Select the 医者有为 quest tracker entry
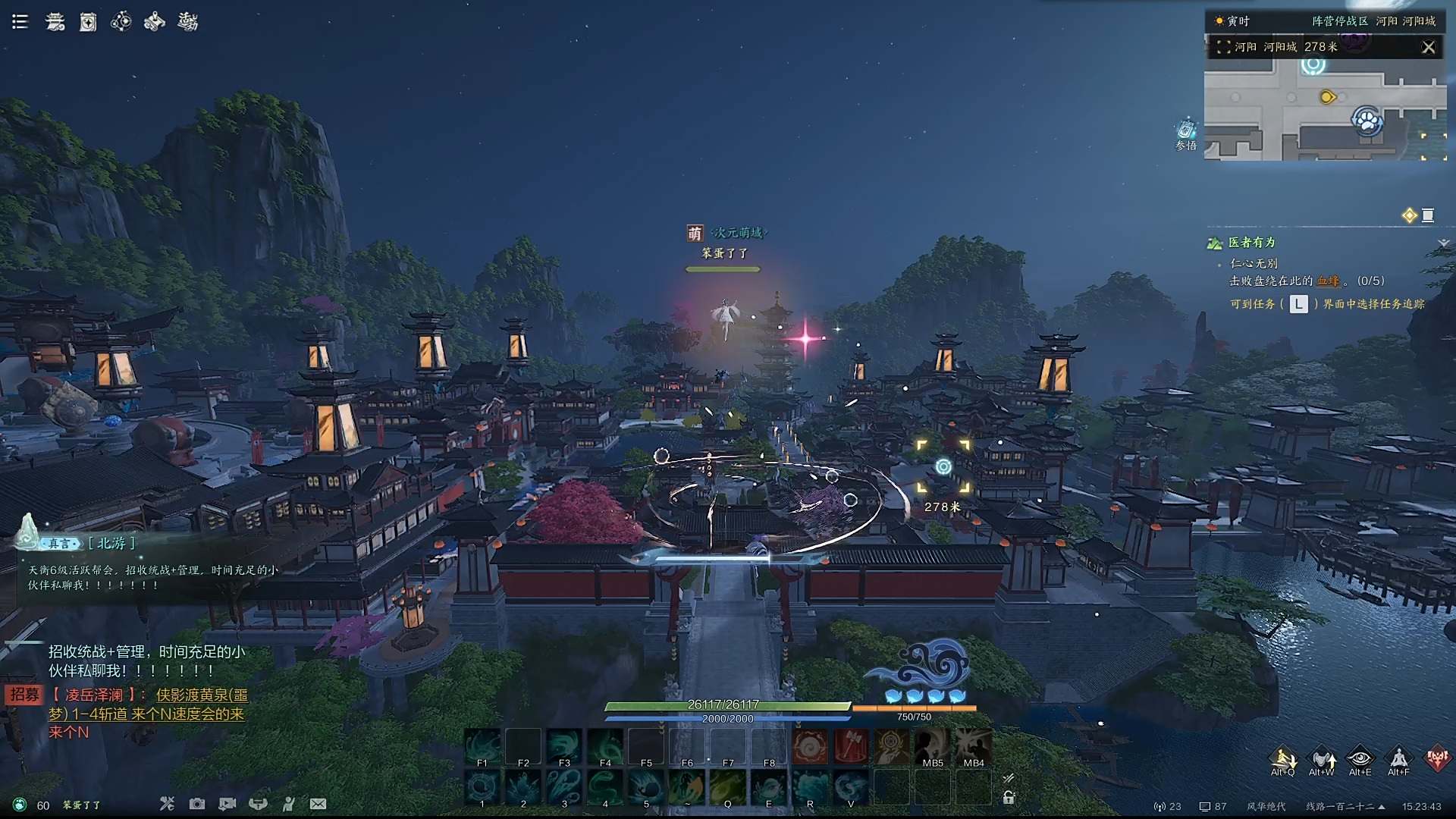Viewport: 1456px width, 819px height. (1252, 243)
